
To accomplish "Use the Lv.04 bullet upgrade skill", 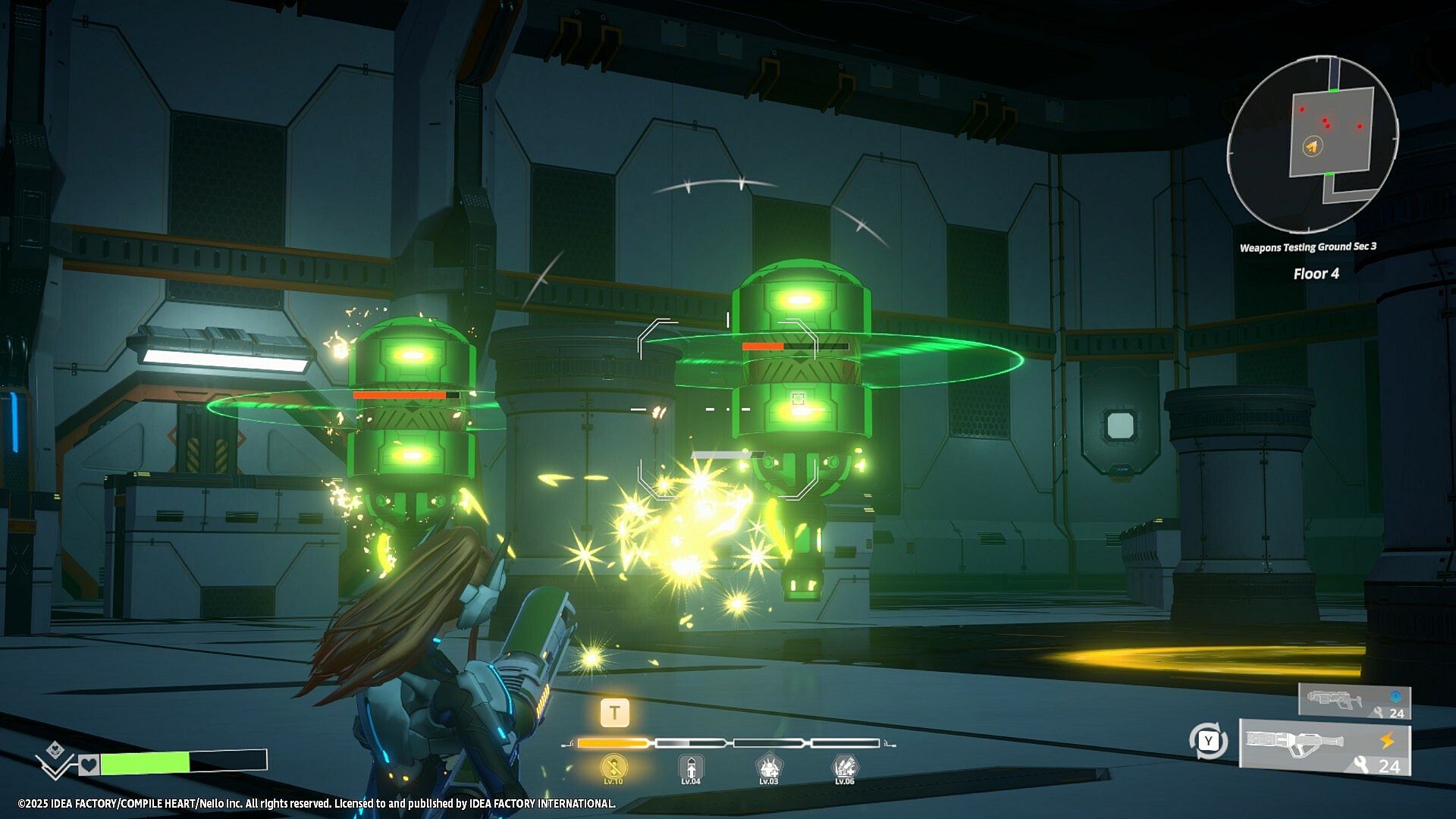I will click(690, 768).
